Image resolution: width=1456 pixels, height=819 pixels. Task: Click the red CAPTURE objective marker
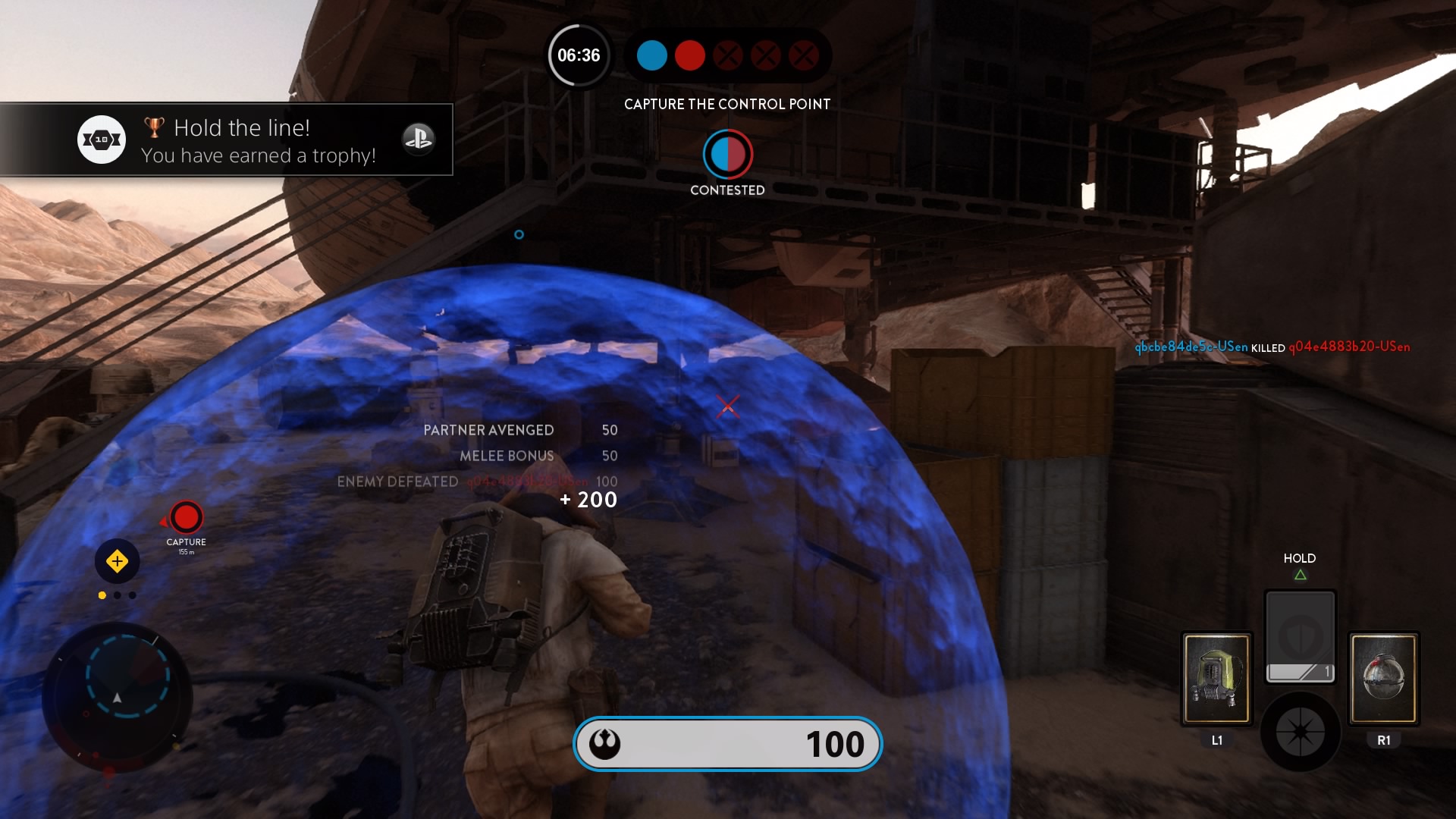point(186,518)
